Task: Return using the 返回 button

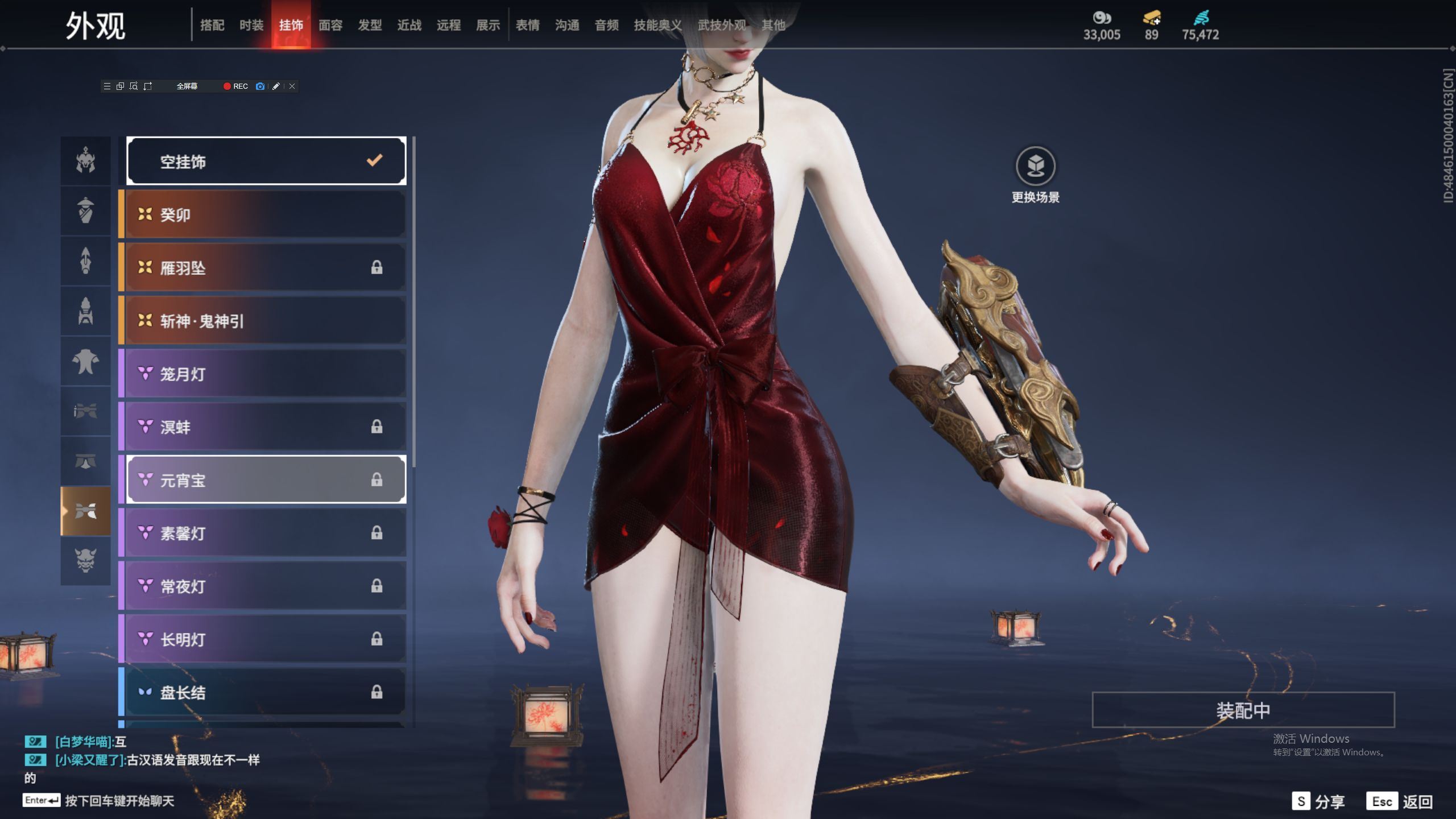Action: pos(1400,801)
